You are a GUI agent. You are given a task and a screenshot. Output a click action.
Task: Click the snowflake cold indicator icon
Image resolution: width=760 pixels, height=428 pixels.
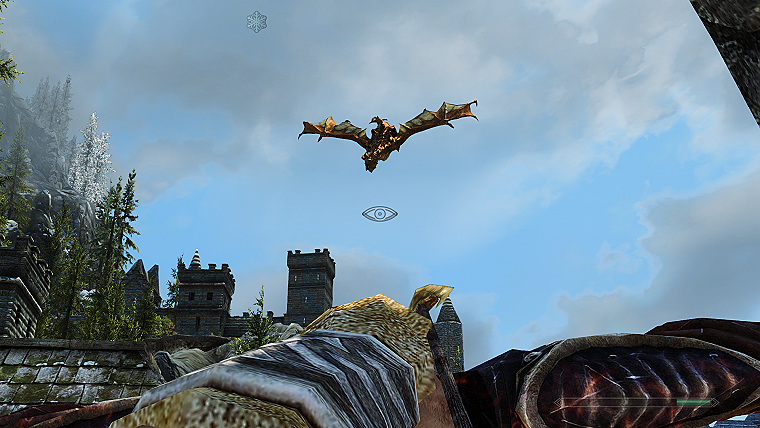pos(257,21)
